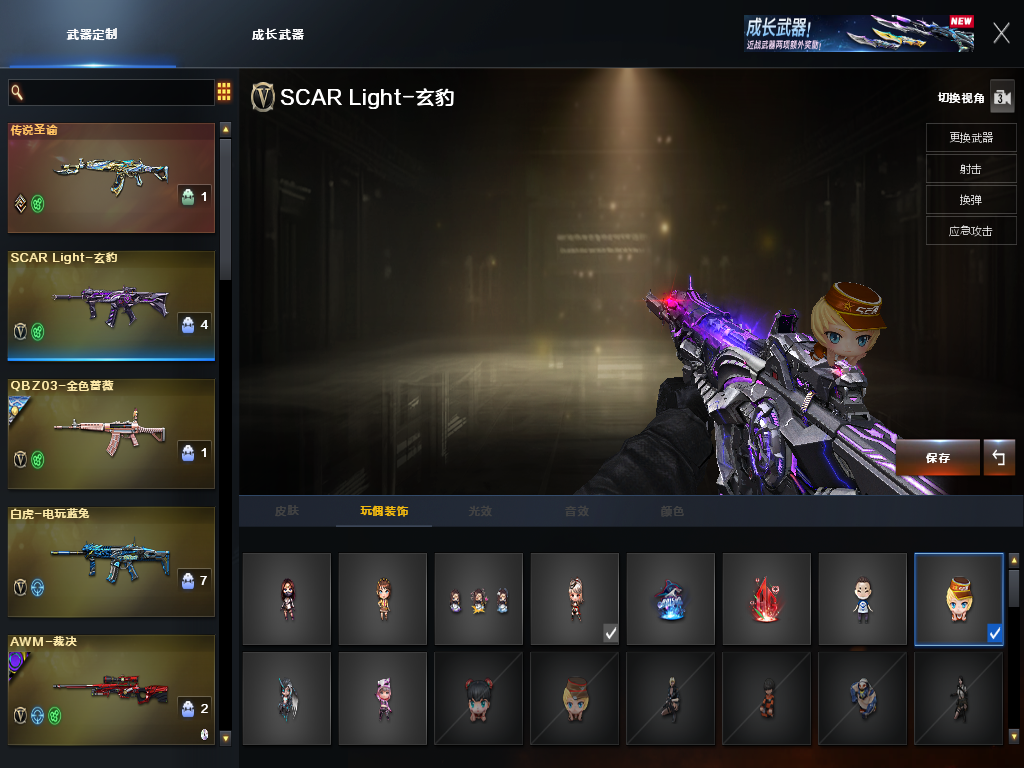Click the undo arrow beside 保存
Image resolution: width=1024 pixels, height=768 pixels.
[x=998, y=458]
